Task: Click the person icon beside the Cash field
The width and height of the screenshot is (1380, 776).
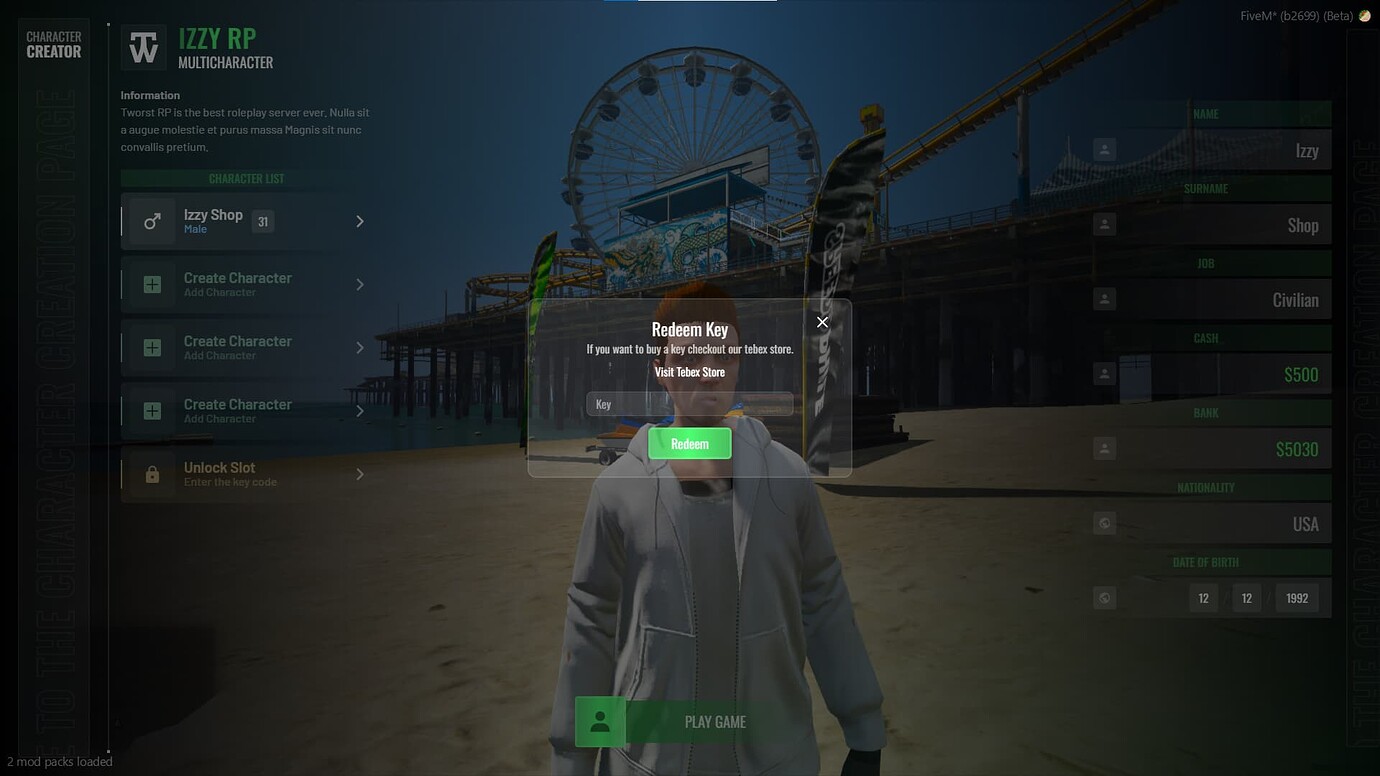Action: tap(1104, 373)
